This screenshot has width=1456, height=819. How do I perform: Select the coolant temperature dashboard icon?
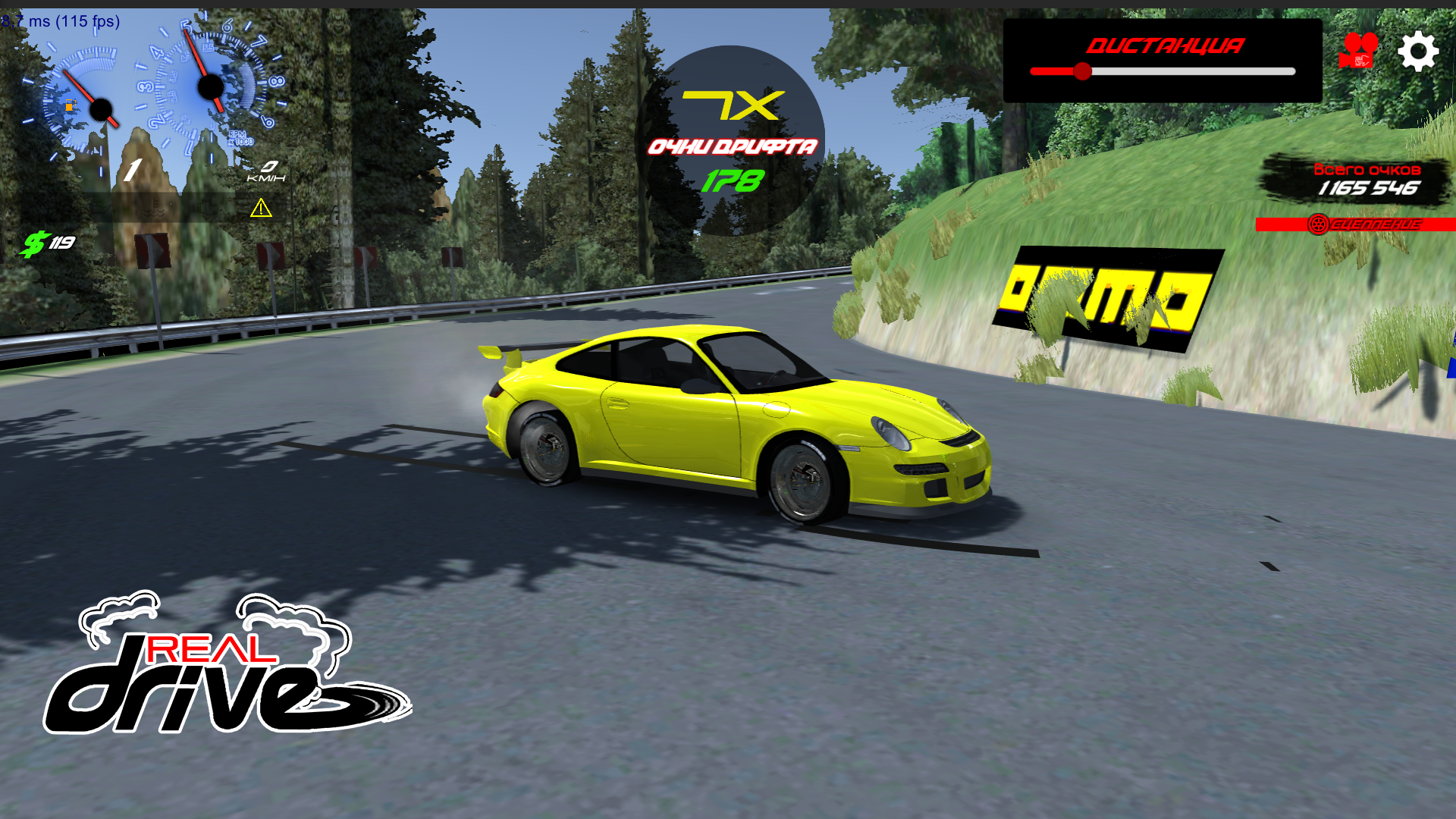pos(155,209)
